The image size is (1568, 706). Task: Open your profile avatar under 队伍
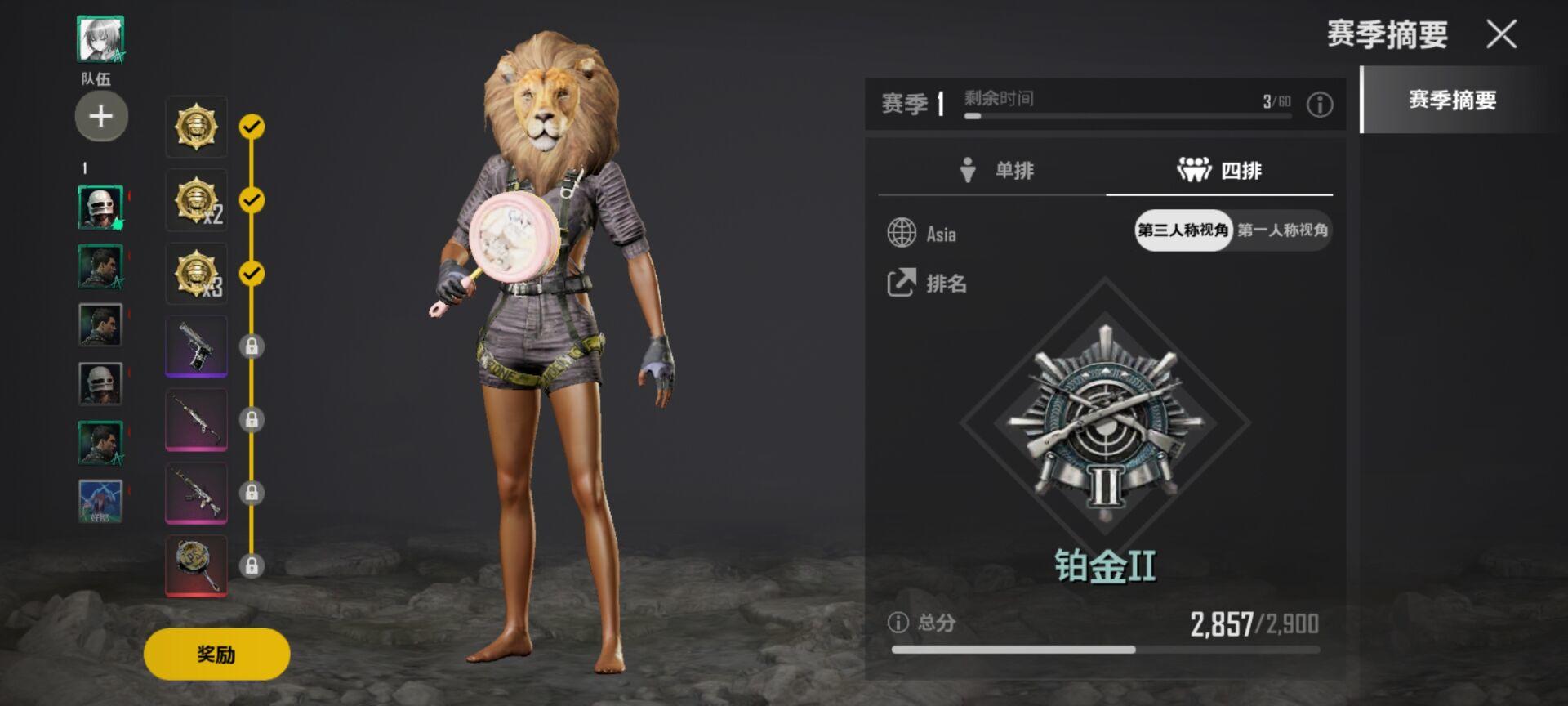[100, 38]
